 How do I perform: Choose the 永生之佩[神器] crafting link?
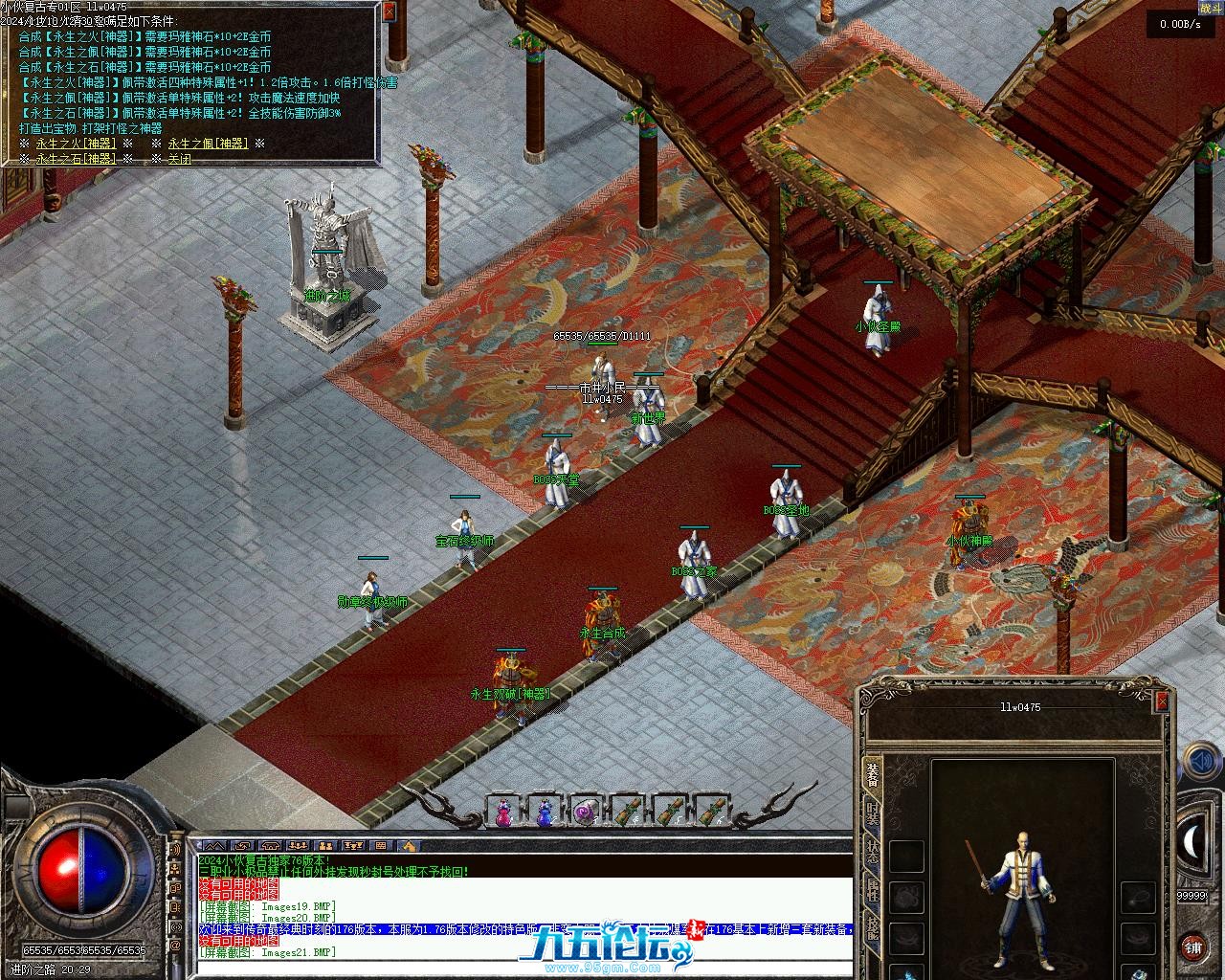tap(207, 144)
